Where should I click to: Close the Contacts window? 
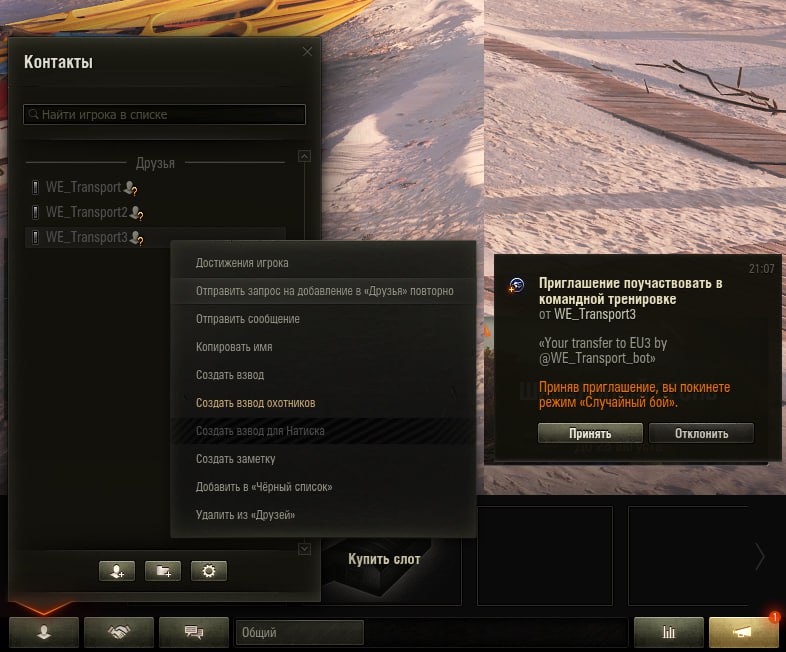(x=307, y=52)
